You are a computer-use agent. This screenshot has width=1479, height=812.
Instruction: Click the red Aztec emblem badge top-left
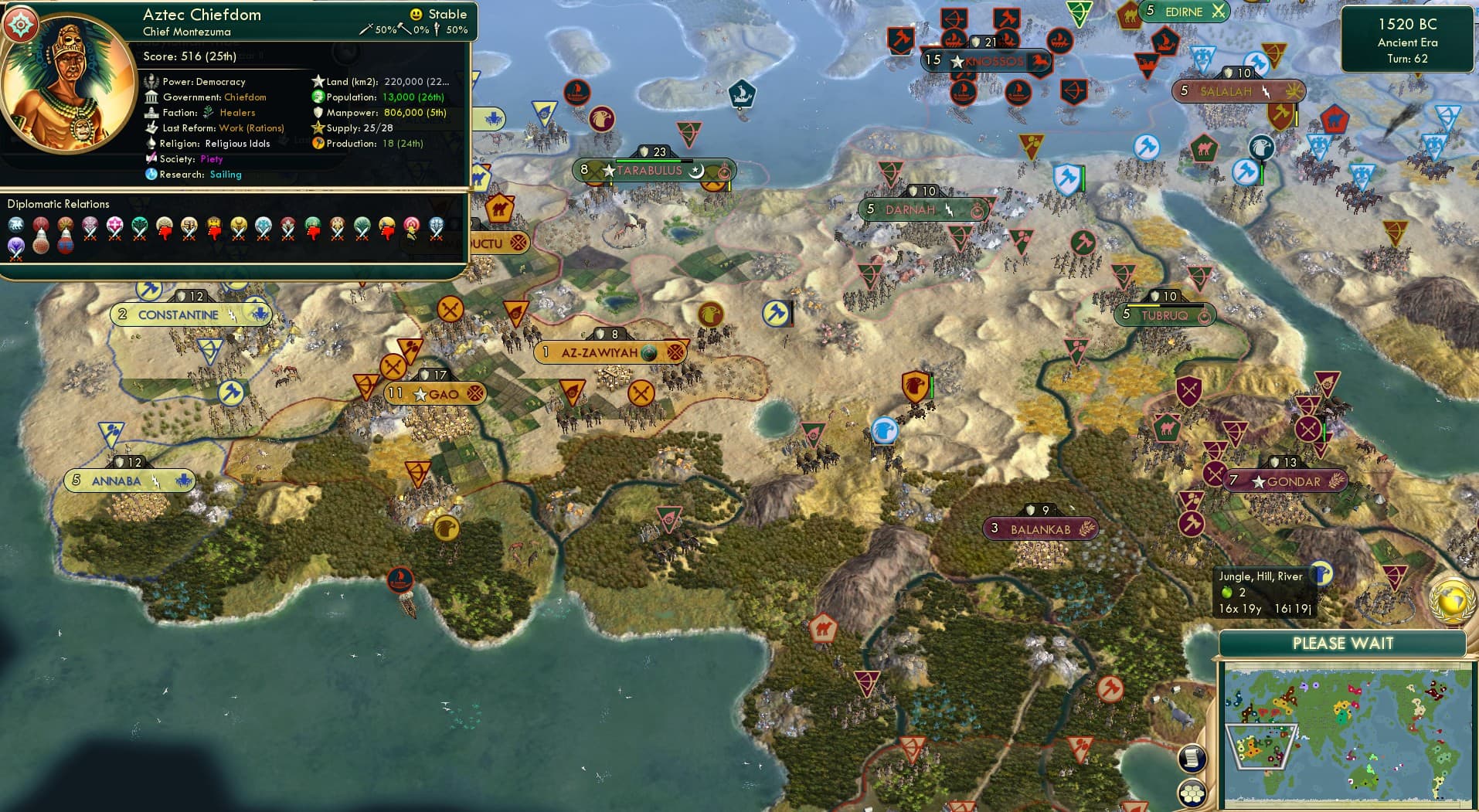tap(22, 23)
